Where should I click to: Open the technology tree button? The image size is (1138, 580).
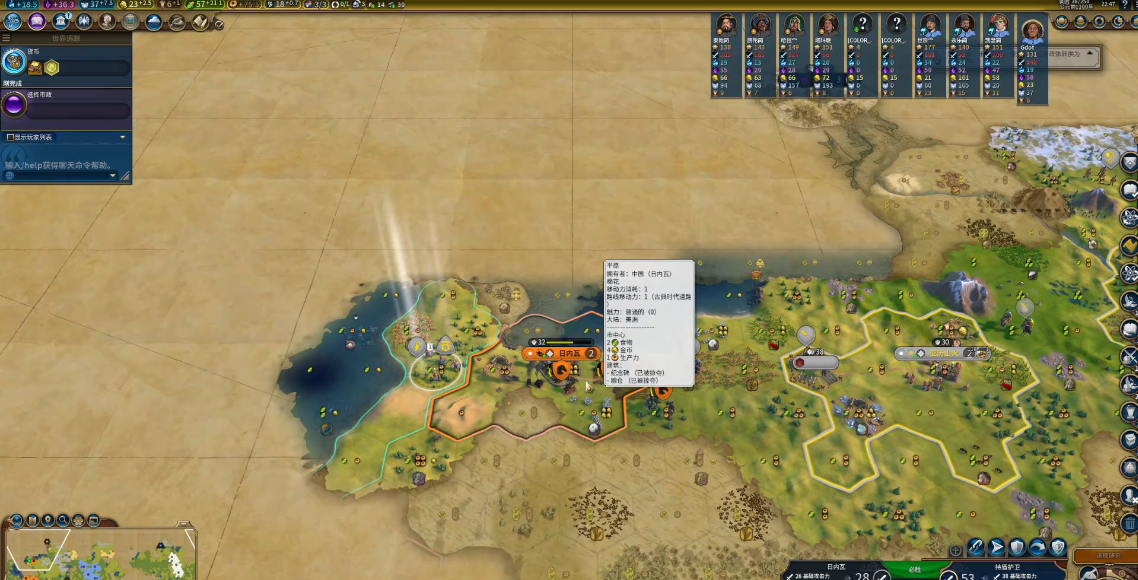click(13, 21)
